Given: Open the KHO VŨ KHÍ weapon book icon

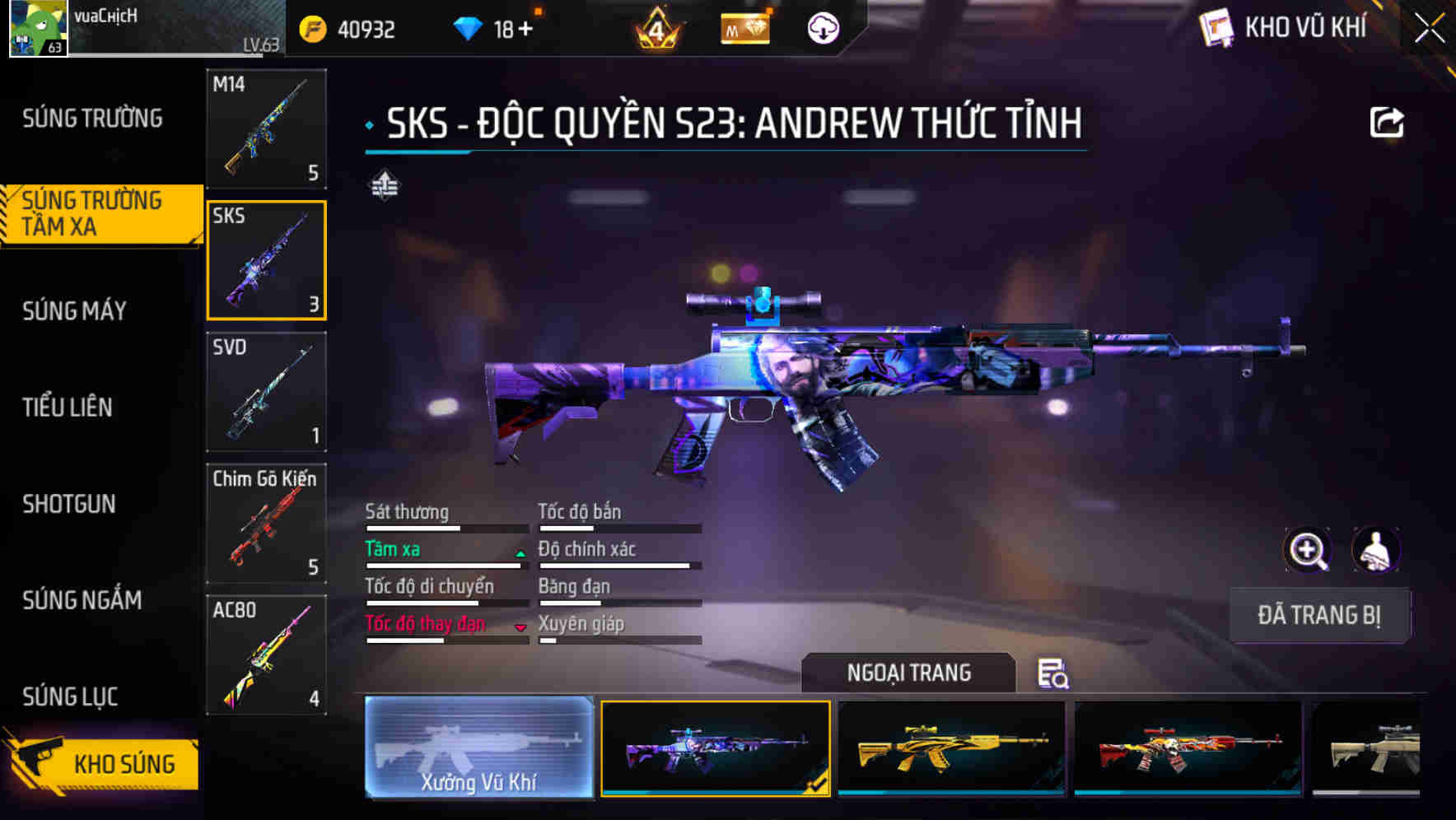Looking at the screenshot, I should (x=1217, y=27).
